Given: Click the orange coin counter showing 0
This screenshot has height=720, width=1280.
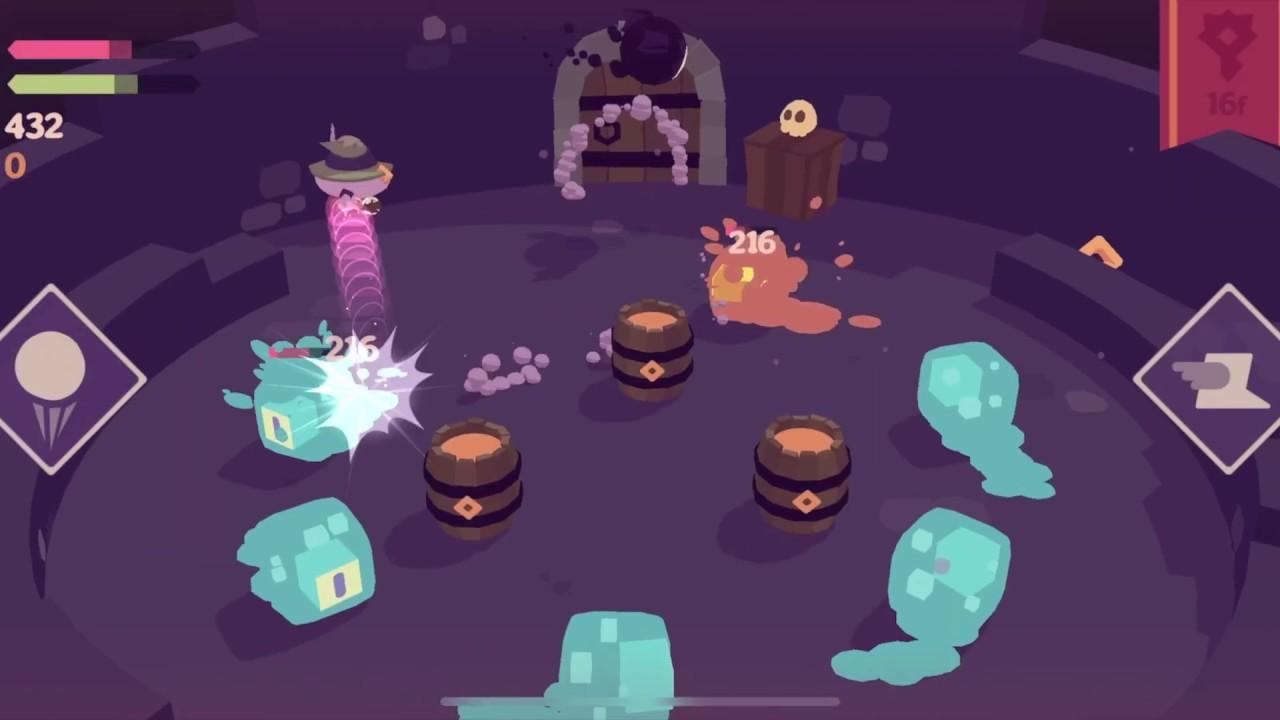Looking at the screenshot, I should 16,167.
